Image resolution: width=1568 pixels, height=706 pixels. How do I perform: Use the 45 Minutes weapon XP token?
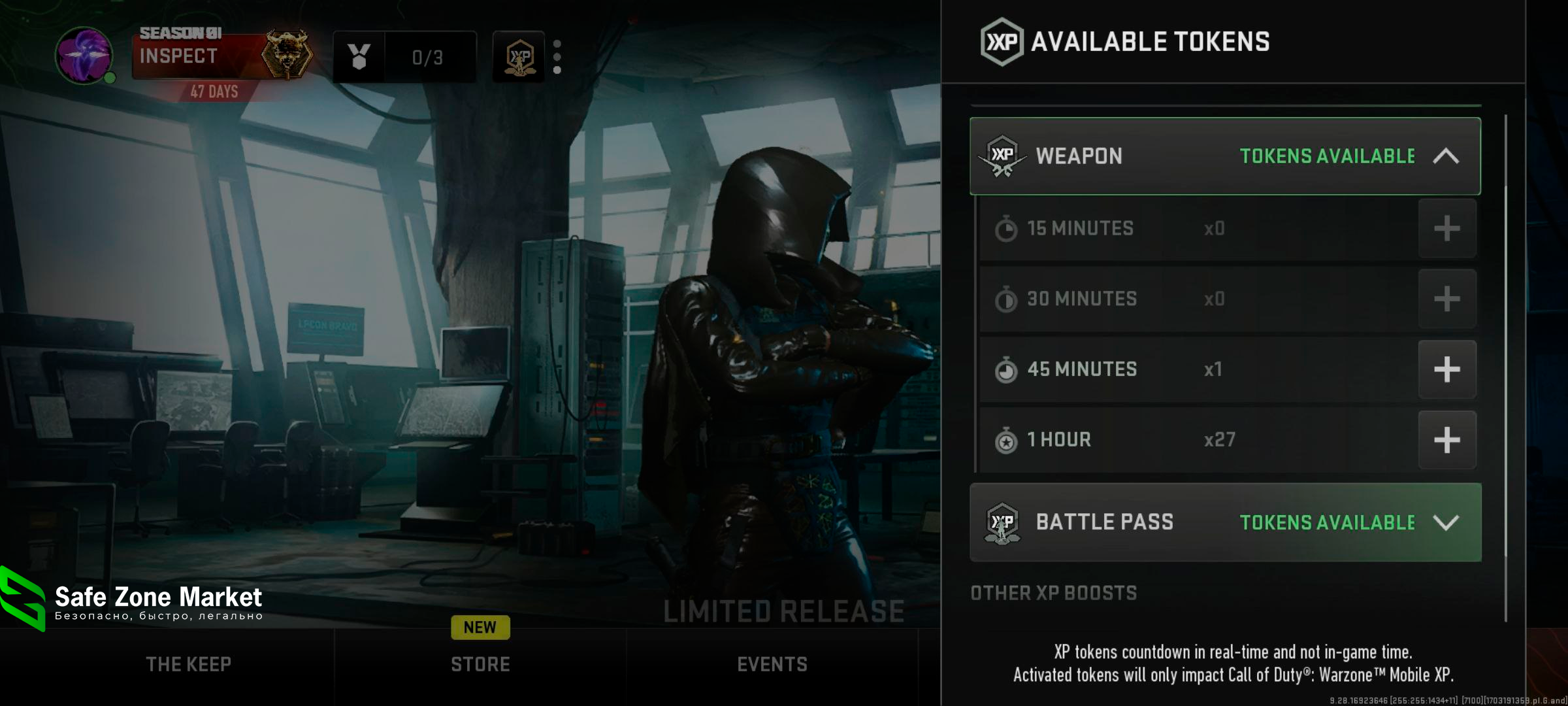tap(1446, 369)
